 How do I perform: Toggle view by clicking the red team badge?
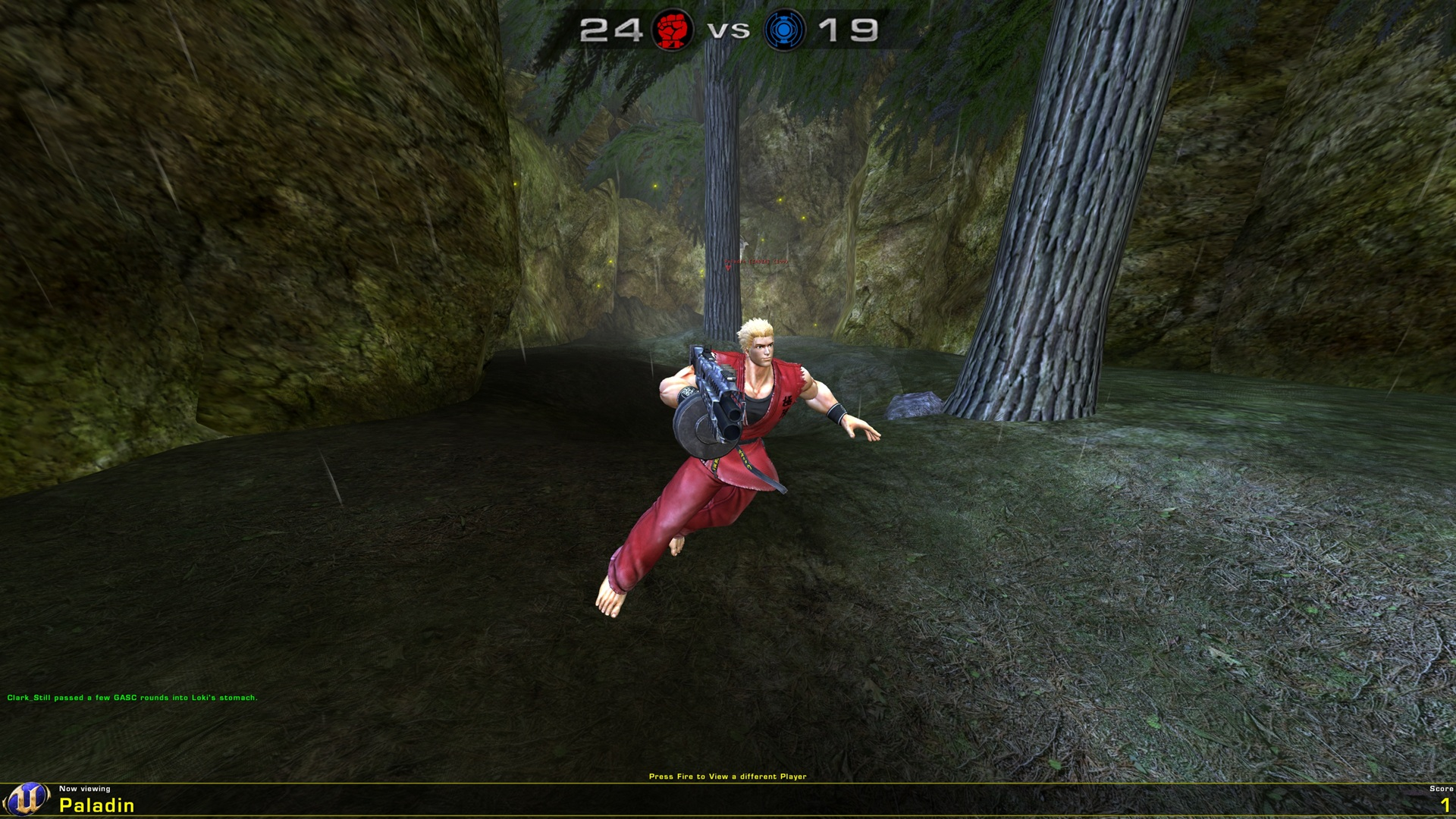[x=672, y=31]
